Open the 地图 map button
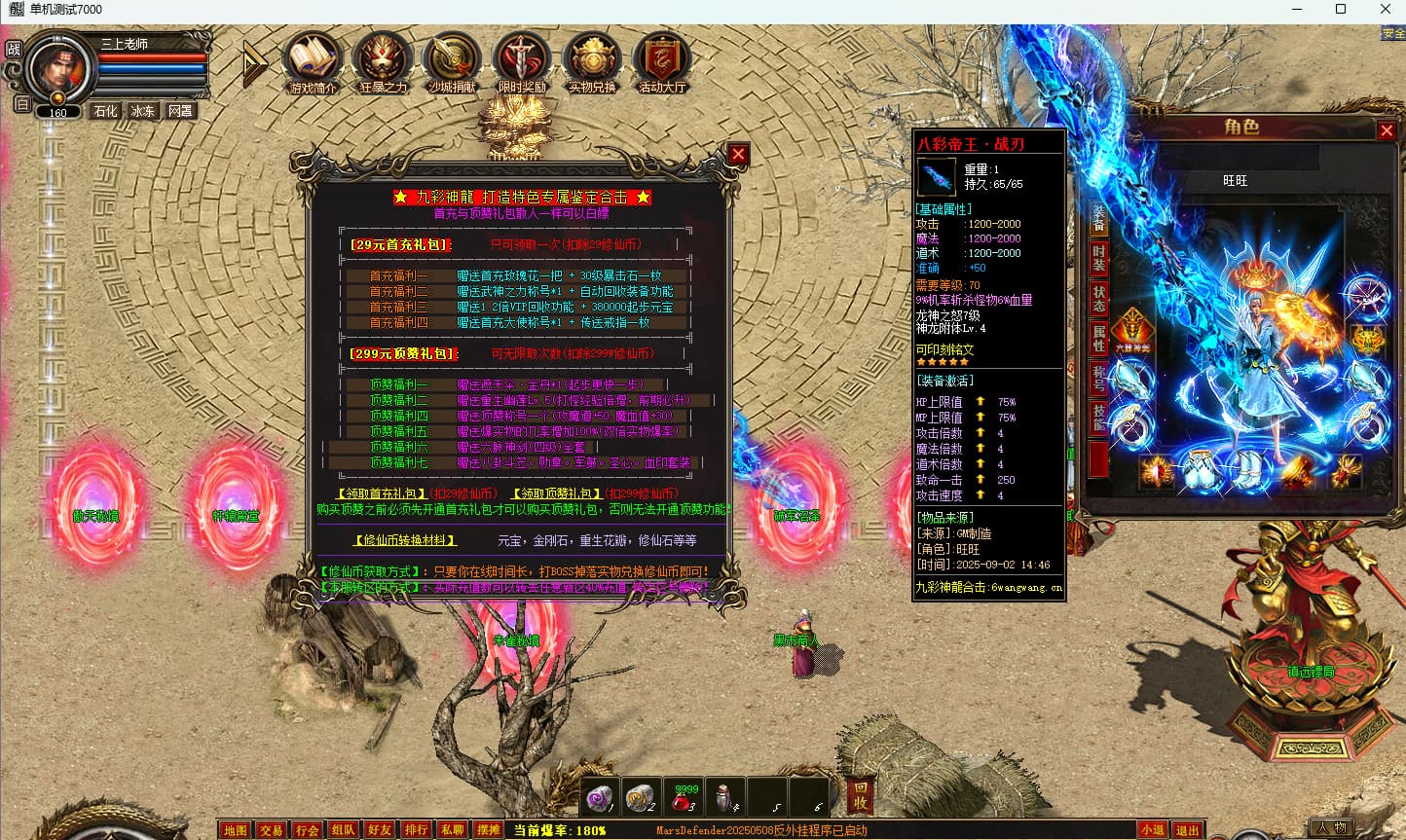The image size is (1406, 840). pyautogui.click(x=236, y=830)
